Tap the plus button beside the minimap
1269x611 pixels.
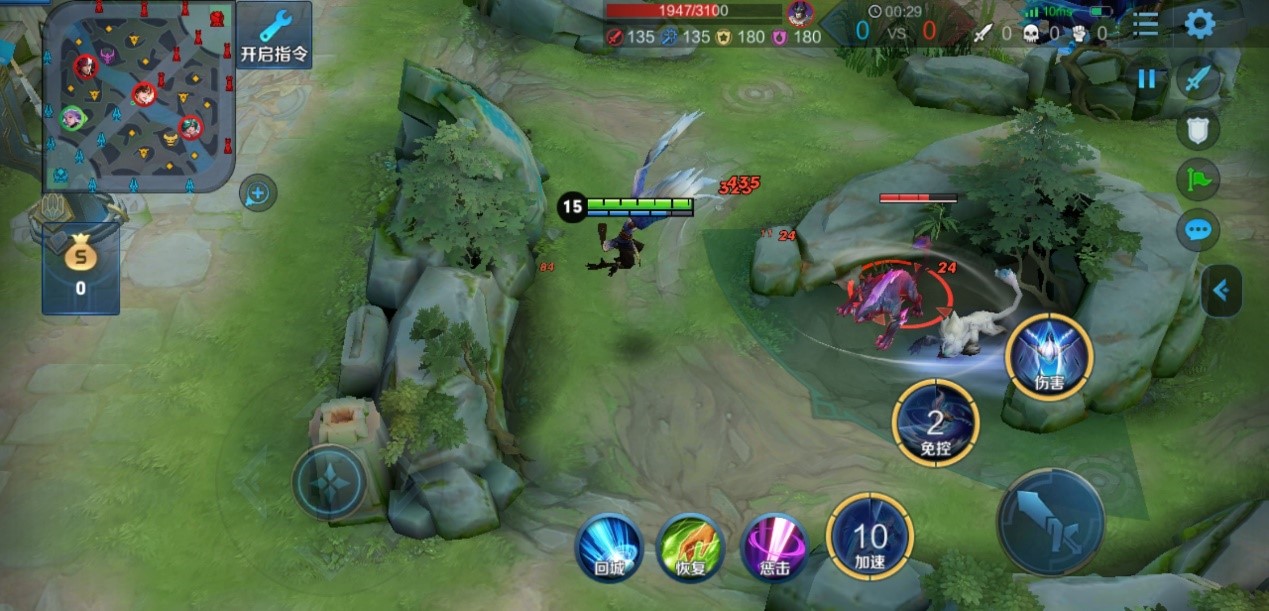(x=258, y=193)
